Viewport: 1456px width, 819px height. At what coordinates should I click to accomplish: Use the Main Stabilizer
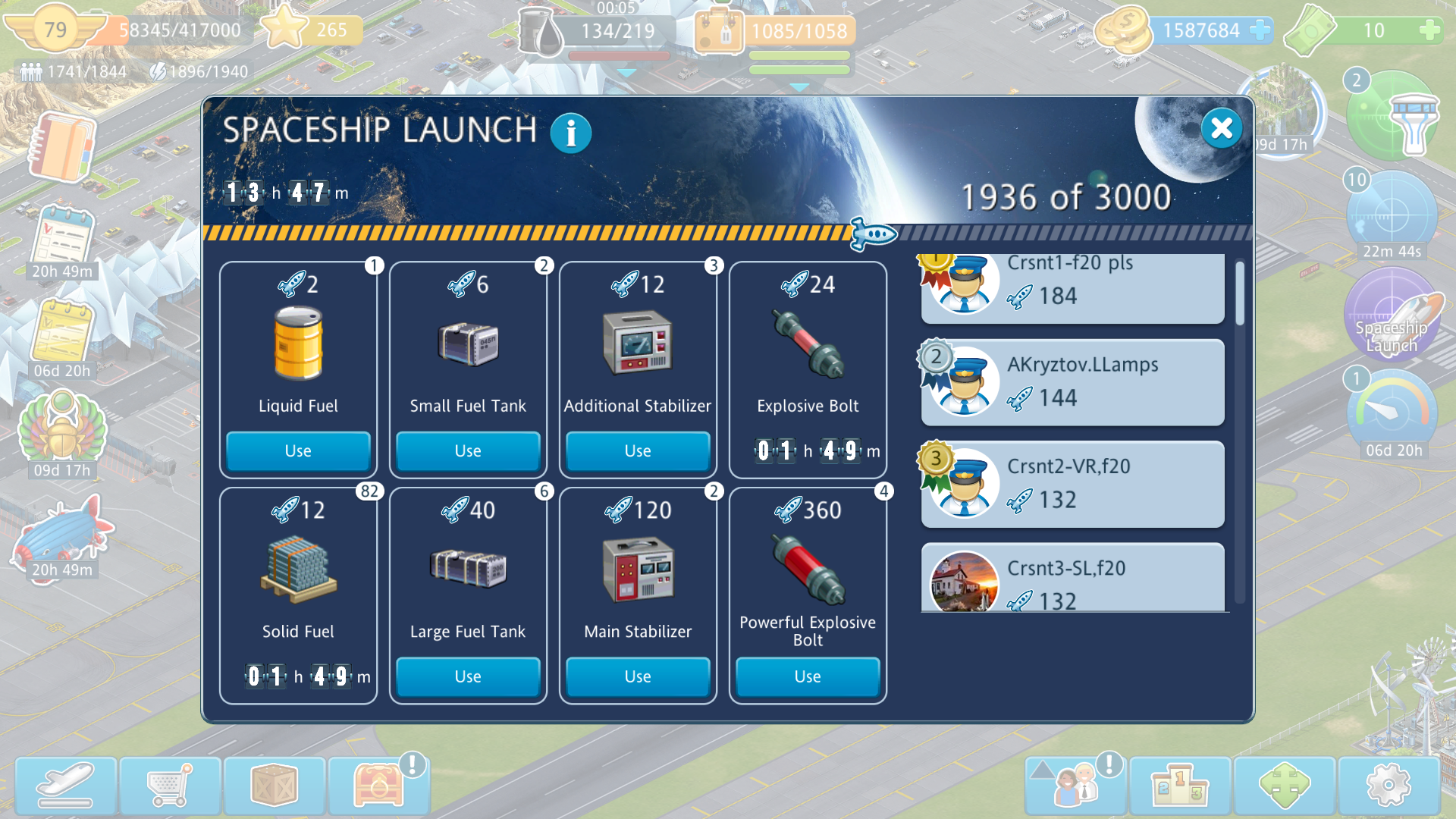coord(638,676)
